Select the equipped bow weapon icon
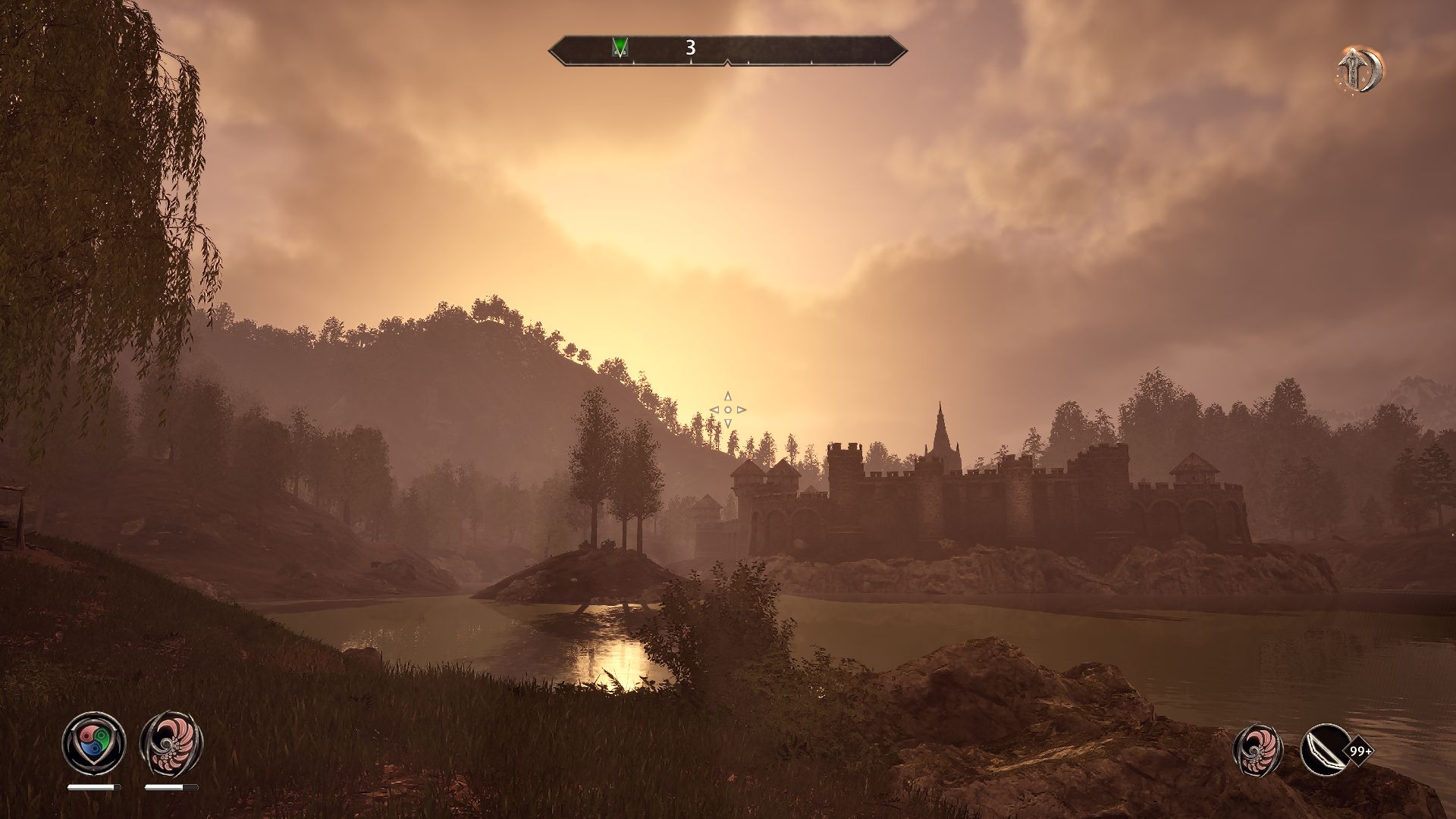 coord(1324,751)
